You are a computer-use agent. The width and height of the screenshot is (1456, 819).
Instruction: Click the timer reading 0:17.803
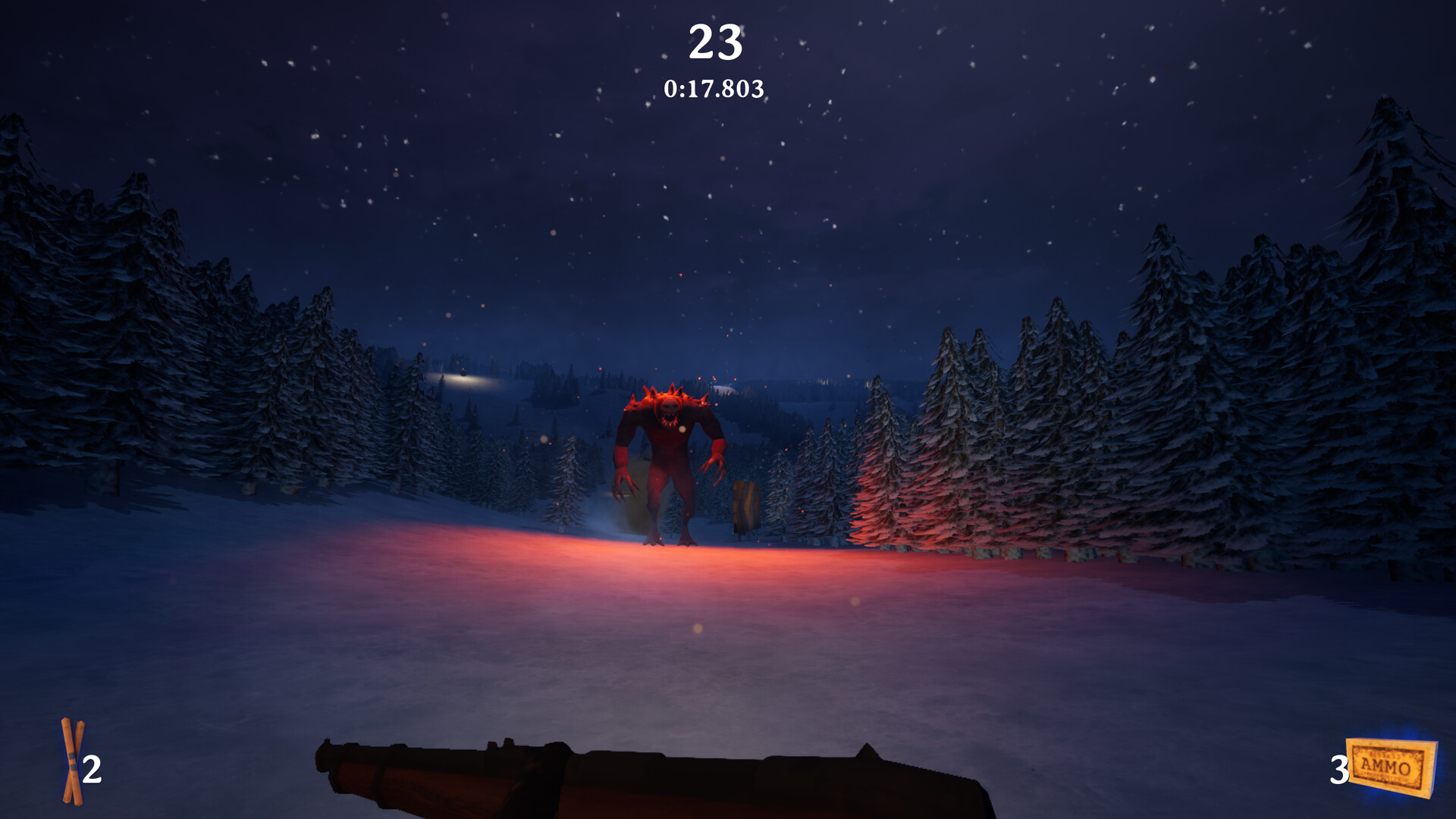tap(715, 89)
